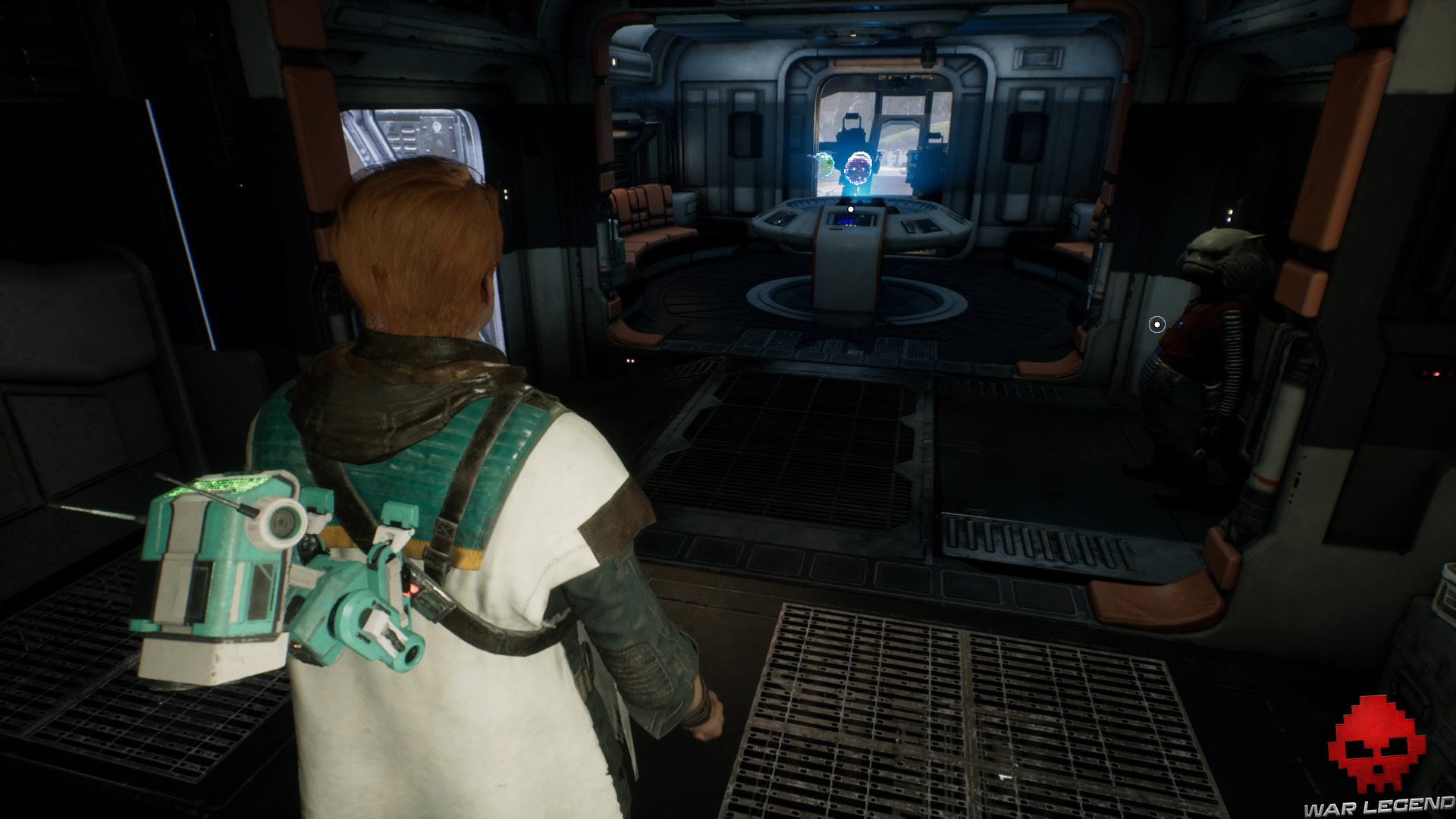The image size is (1456, 819).
Task: Click the white interaction dot above the holotable
Action: (x=851, y=209)
